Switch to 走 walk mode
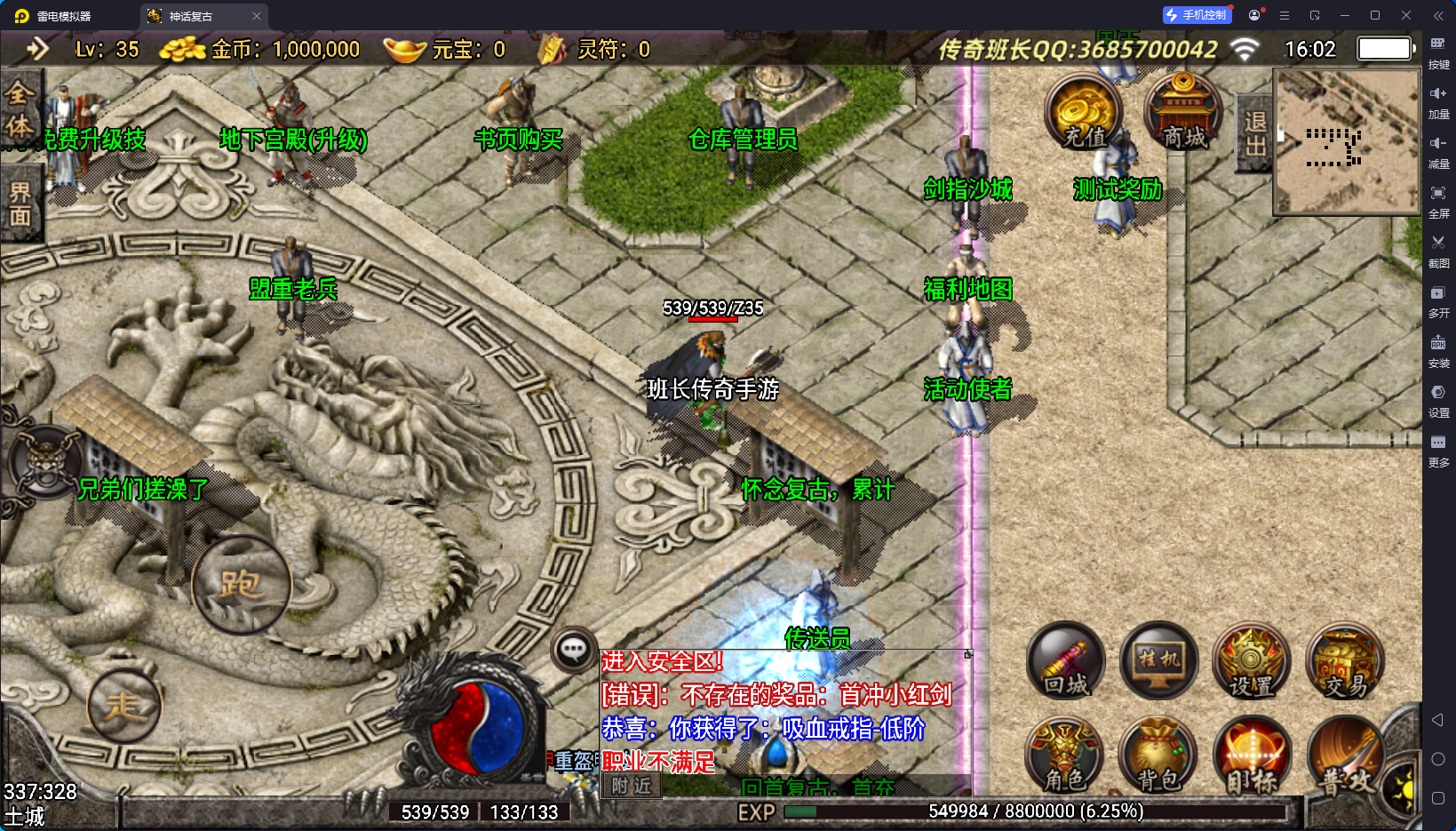The height and width of the screenshot is (831, 1456). click(124, 706)
